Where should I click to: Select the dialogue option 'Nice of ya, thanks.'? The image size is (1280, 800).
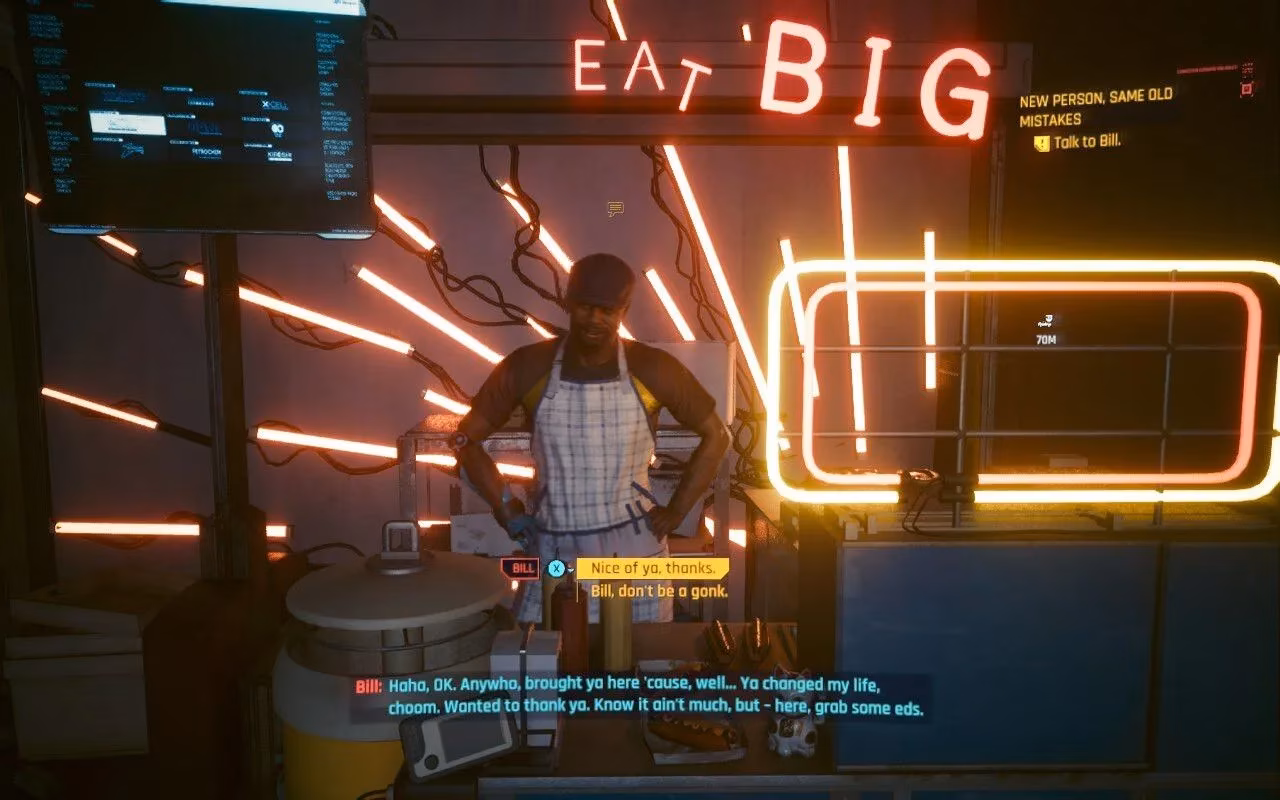(653, 567)
